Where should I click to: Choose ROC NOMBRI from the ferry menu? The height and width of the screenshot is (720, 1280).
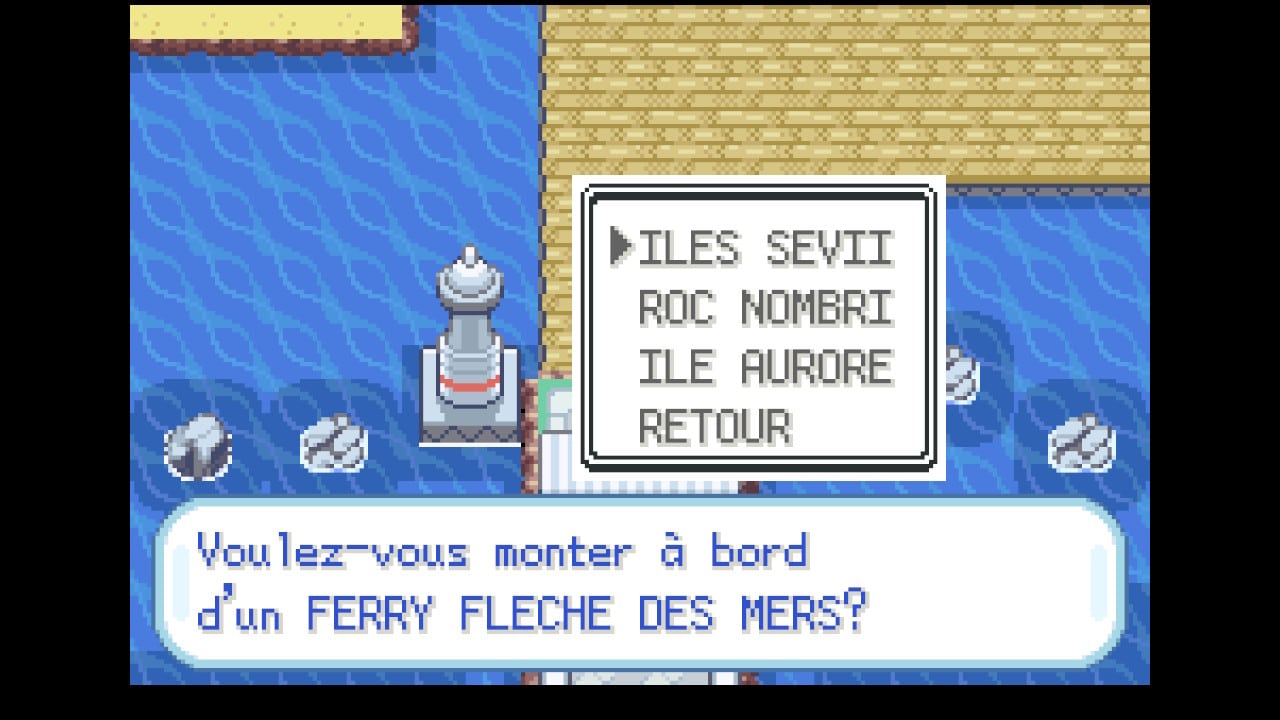click(764, 309)
